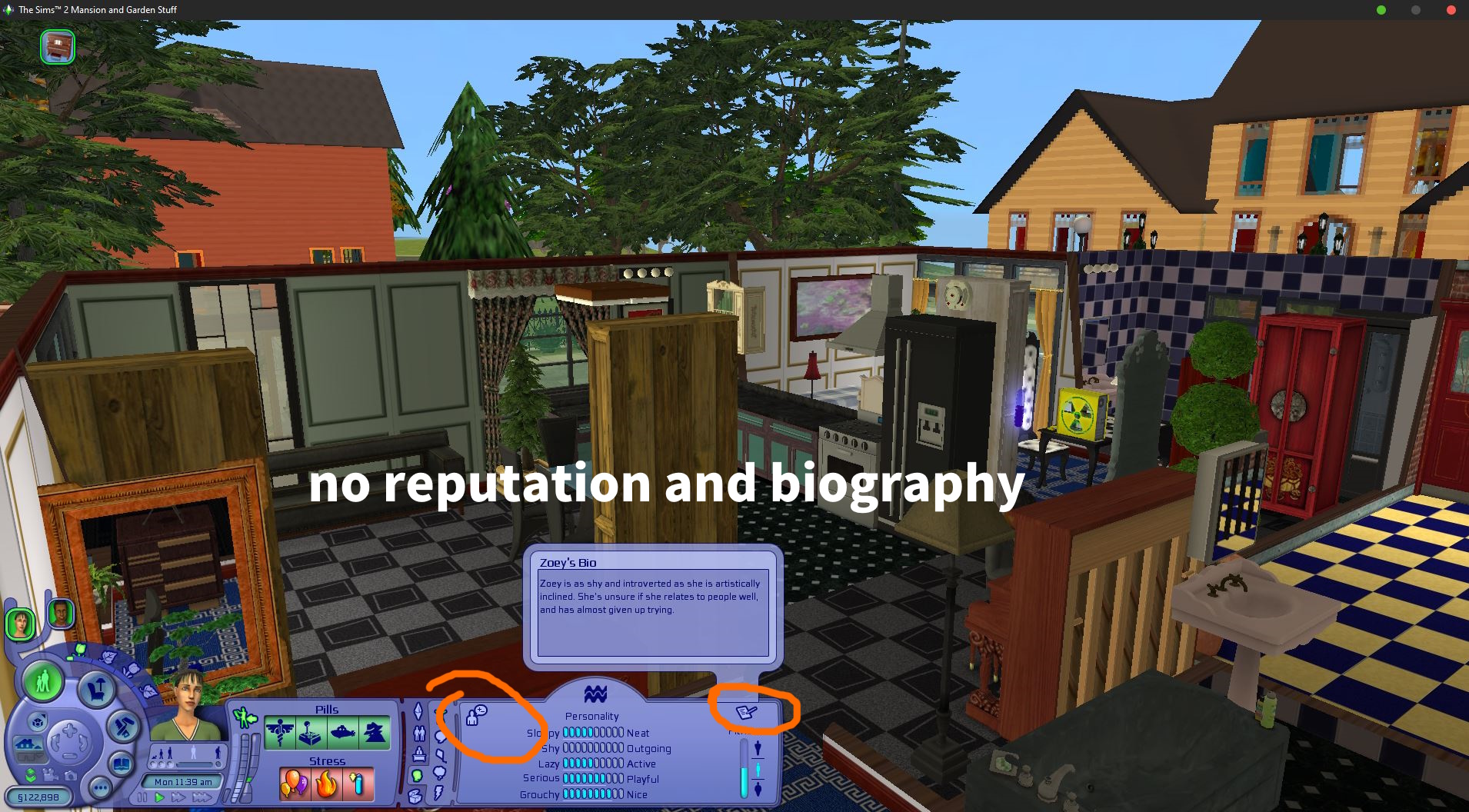This screenshot has width=1469, height=812.
Task: Click the fire icon in the Stress section
Action: point(325,785)
